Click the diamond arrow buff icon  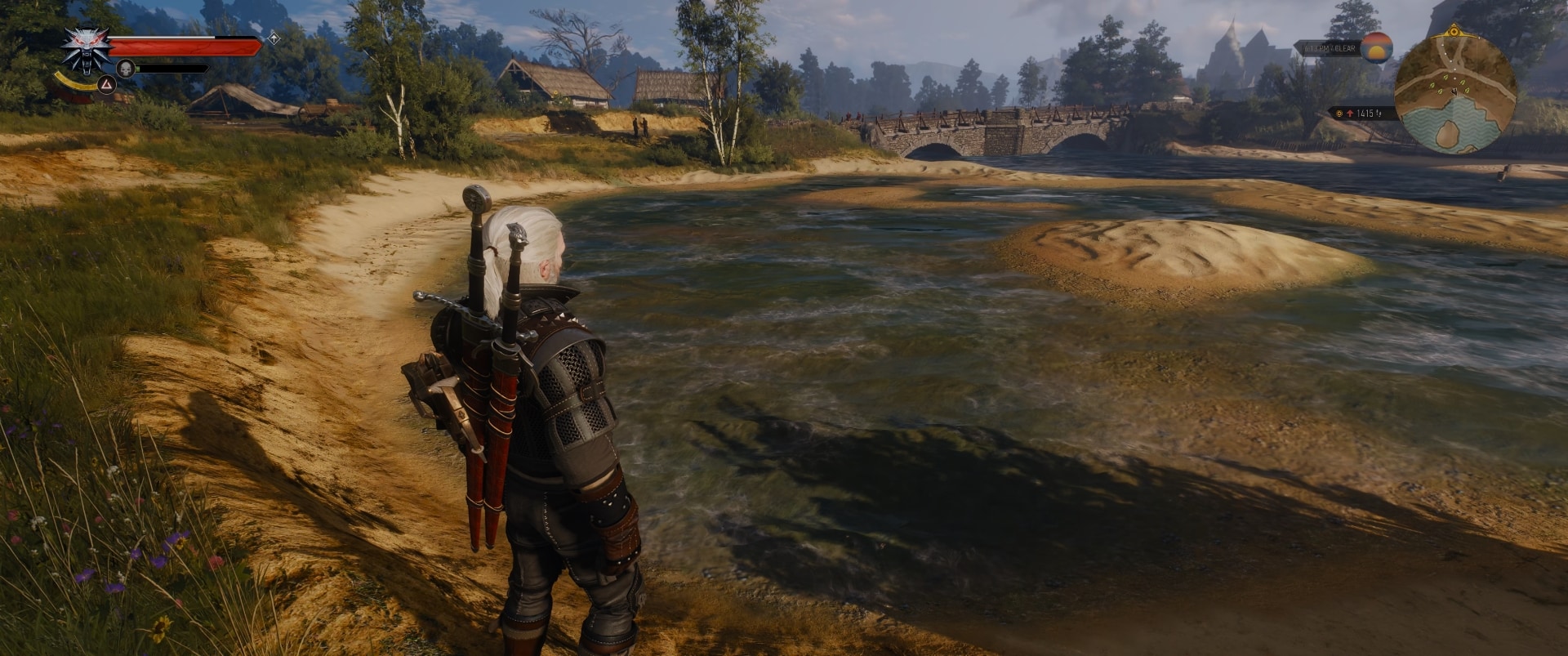(274, 38)
